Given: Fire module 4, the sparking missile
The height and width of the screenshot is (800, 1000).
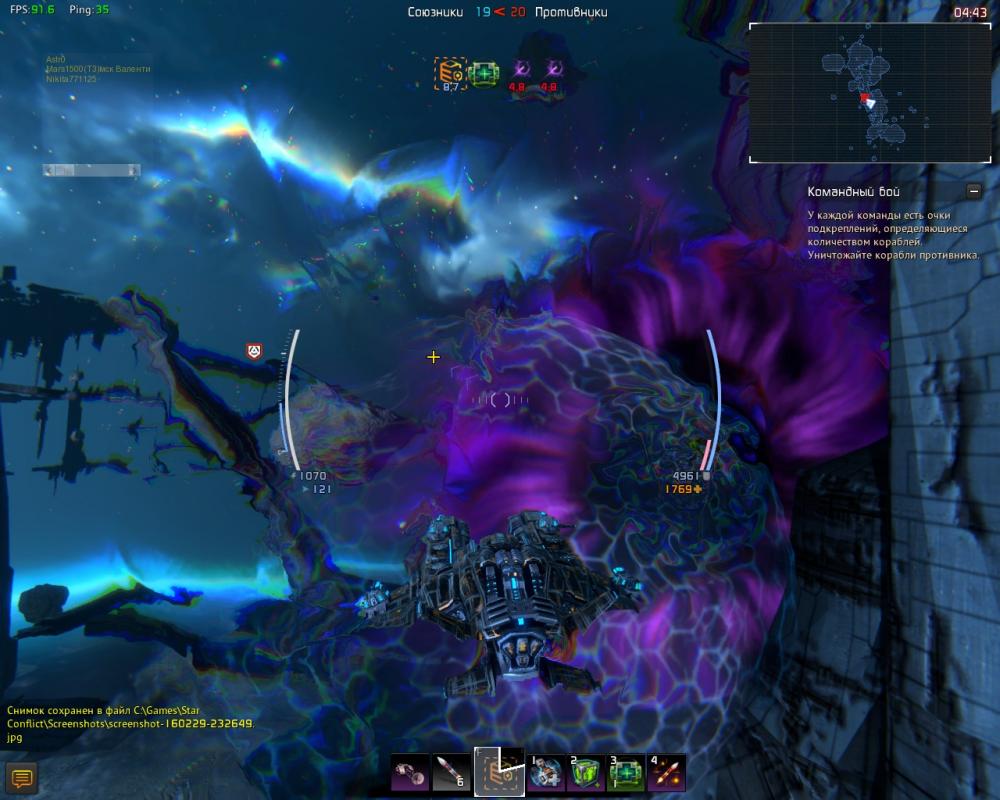Looking at the screenshot, I should coord(667,773).
